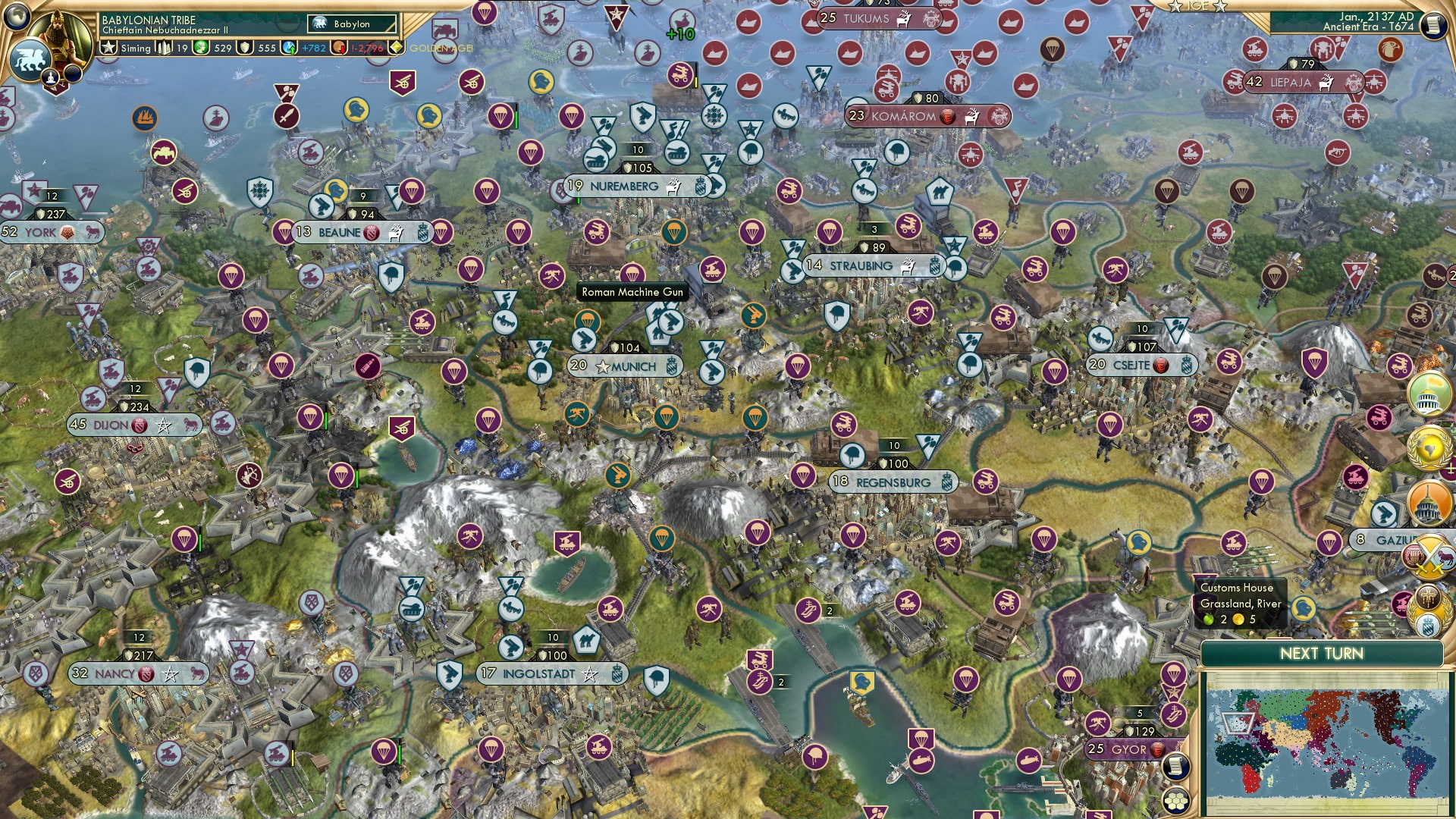Toggle globe view using the top-left globe icon
Image resolution: width=1456 pixels, height=819 pixels.
[x=15, y=17]
